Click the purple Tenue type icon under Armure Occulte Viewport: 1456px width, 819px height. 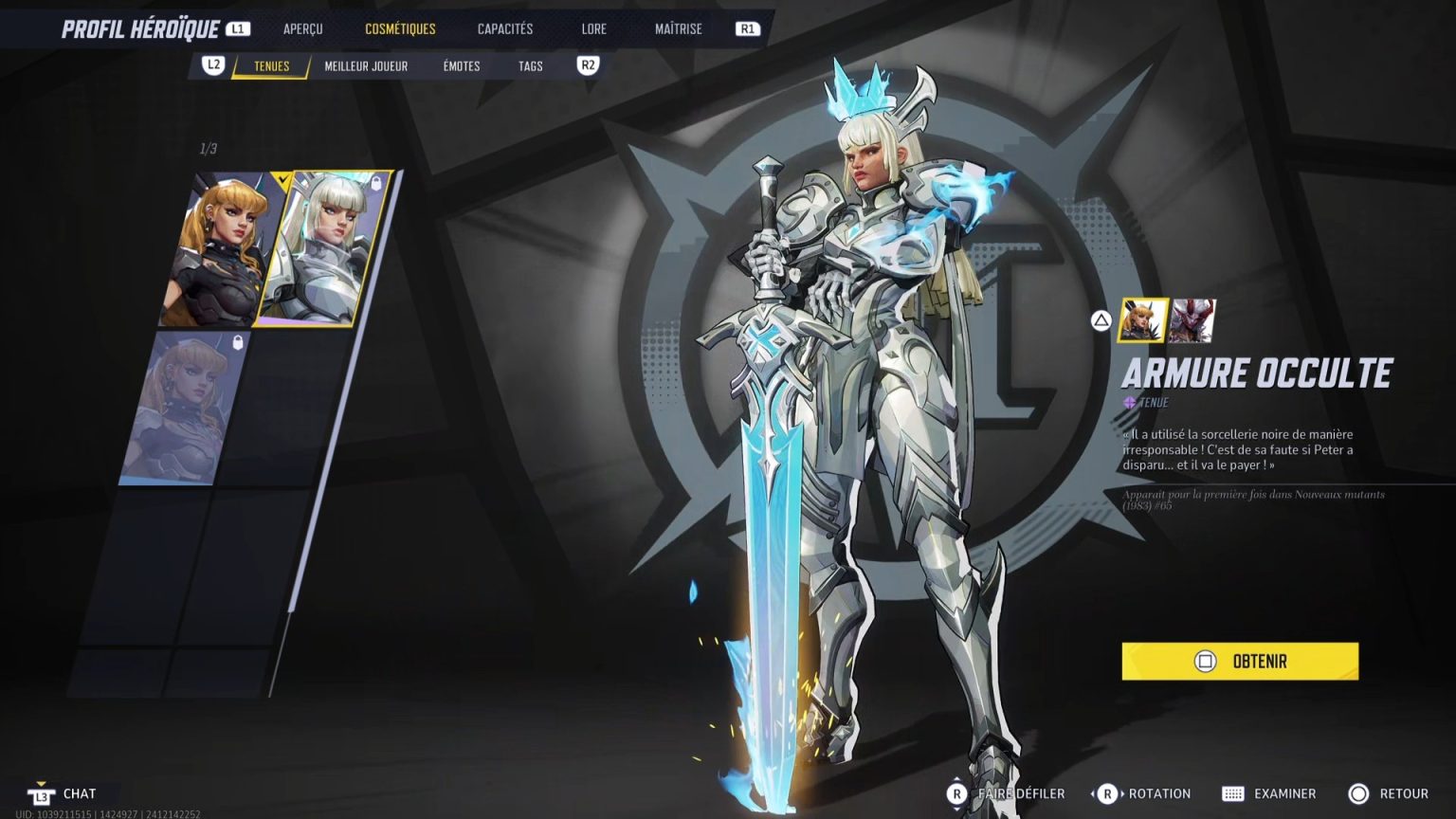1129,402
